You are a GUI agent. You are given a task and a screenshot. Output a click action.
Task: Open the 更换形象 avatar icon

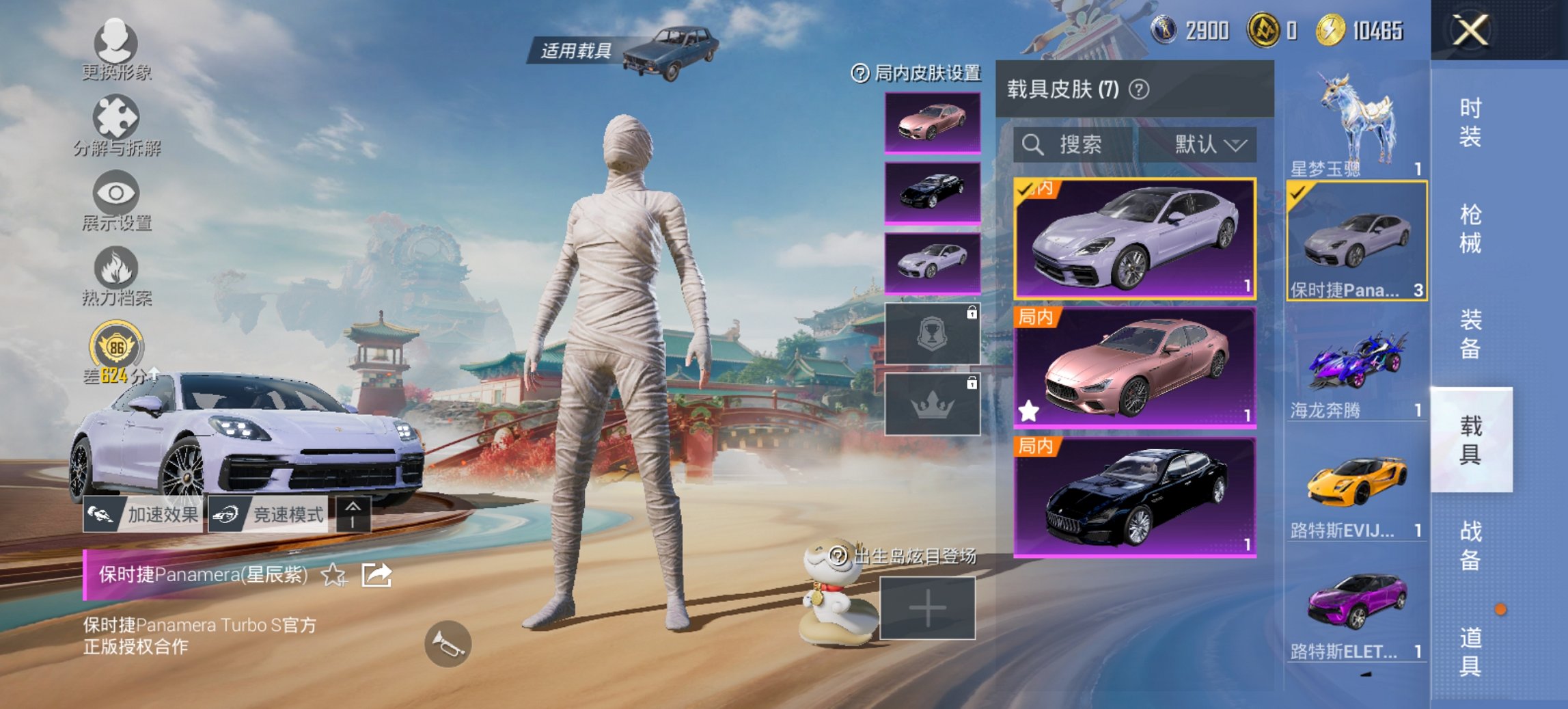[116, 44]
